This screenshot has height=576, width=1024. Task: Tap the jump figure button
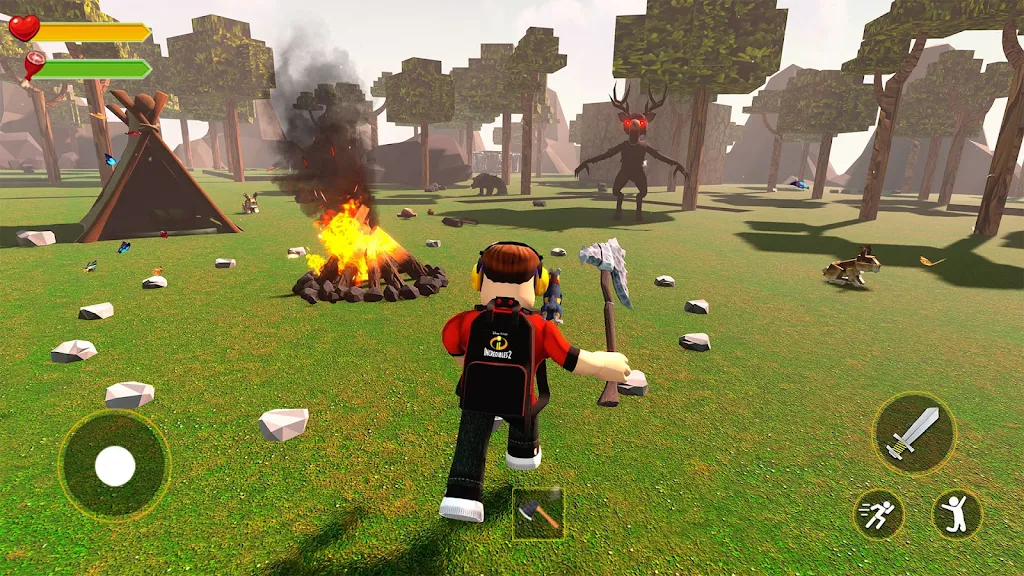click(957, 514)
